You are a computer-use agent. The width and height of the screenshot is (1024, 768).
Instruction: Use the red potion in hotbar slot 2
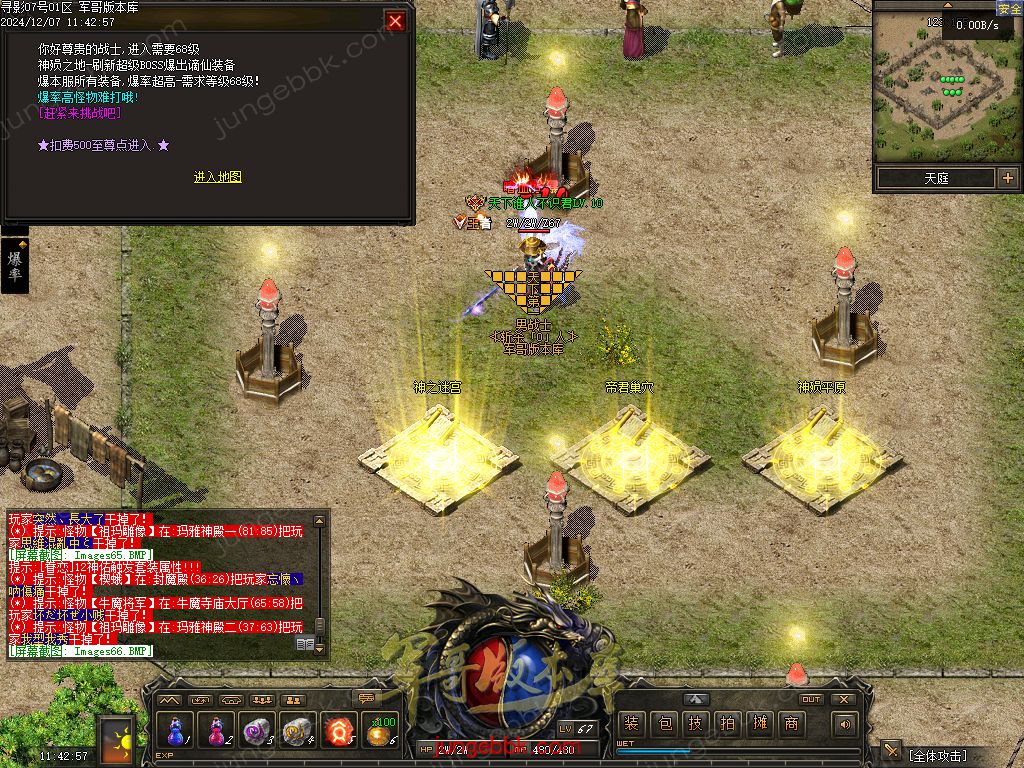click(217, 731)
